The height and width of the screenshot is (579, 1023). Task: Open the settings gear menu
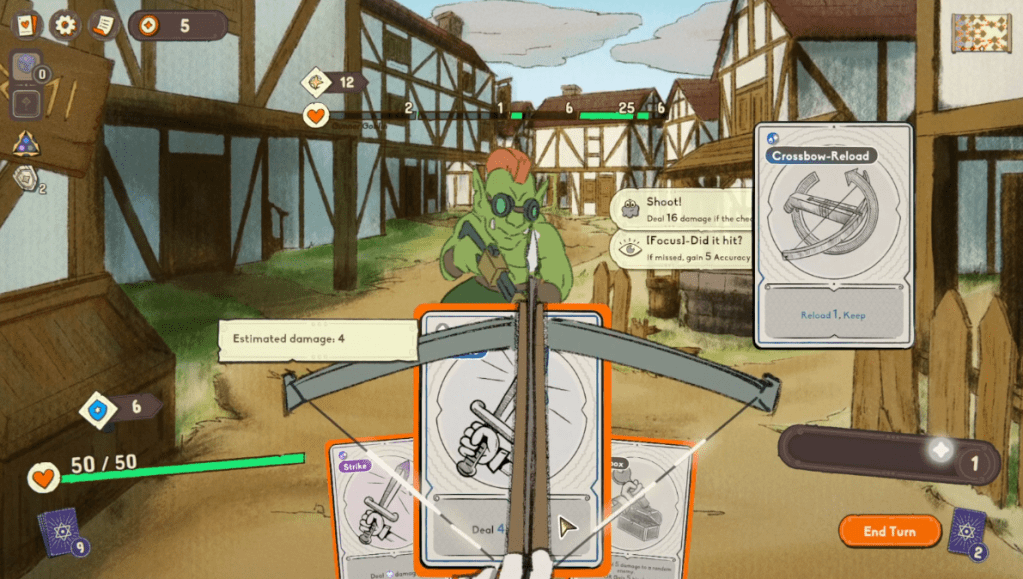click(65, 25)
